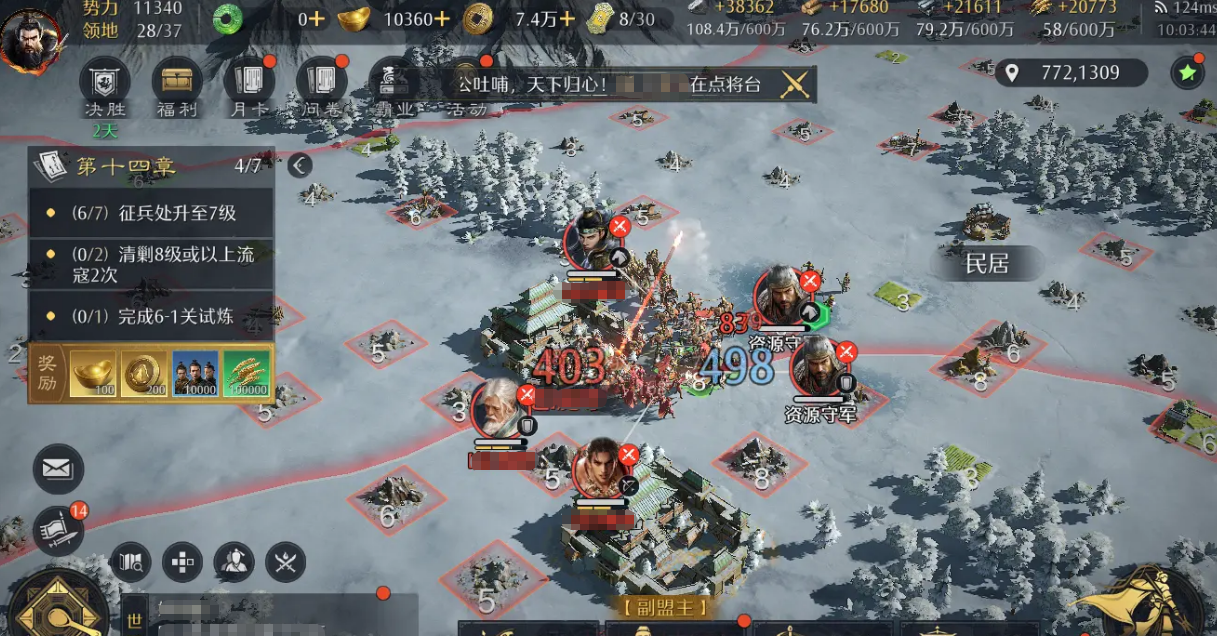Open the crossed swords round icon
The width and height of the screenshot is (1217, 636).
click(x=286, y=563)
